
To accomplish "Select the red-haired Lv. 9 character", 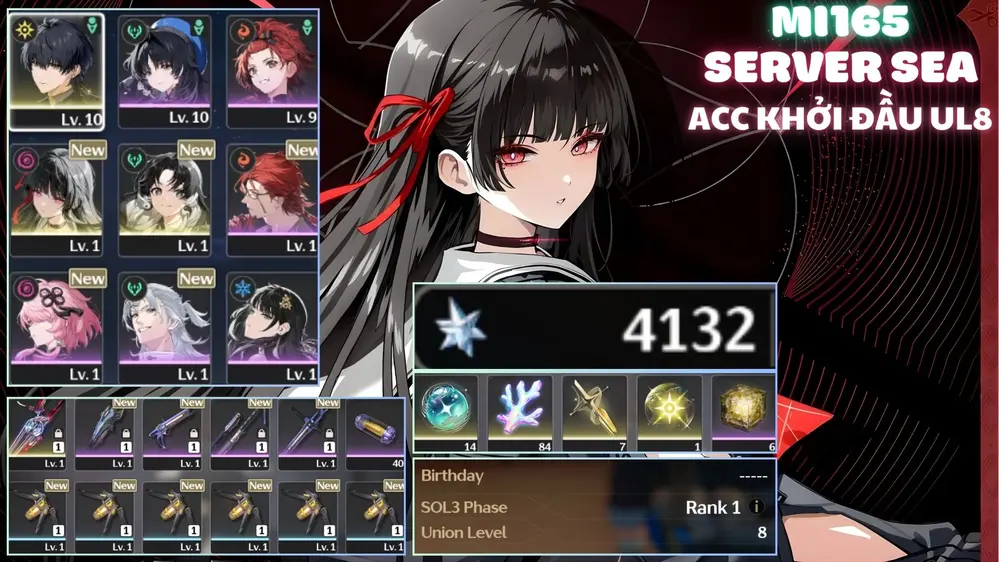I will click(x=270, y=72).
